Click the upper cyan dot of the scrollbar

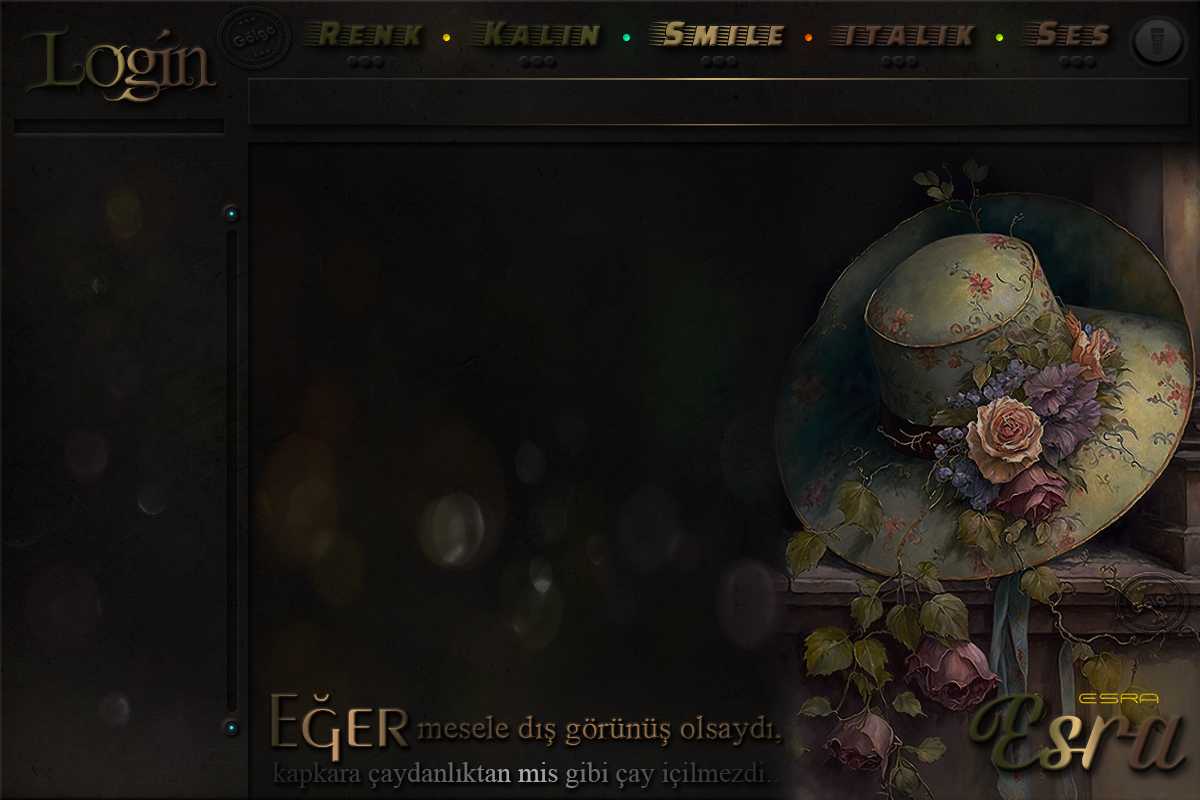click(232, 213)
